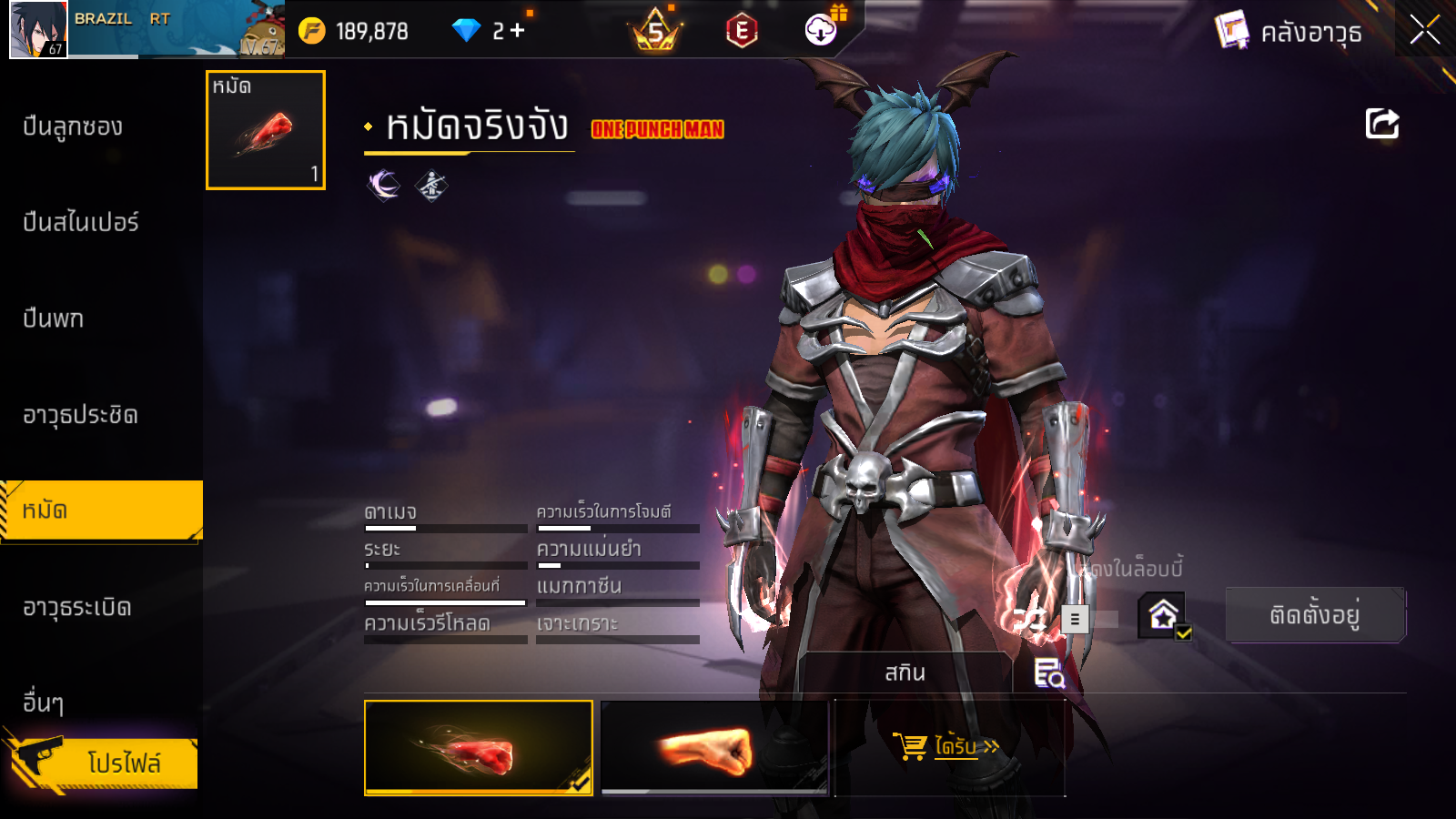Toggle the show in lobby house icon
The height and width of the screenshot is (819, 1456).
[x=1163, y=616]
